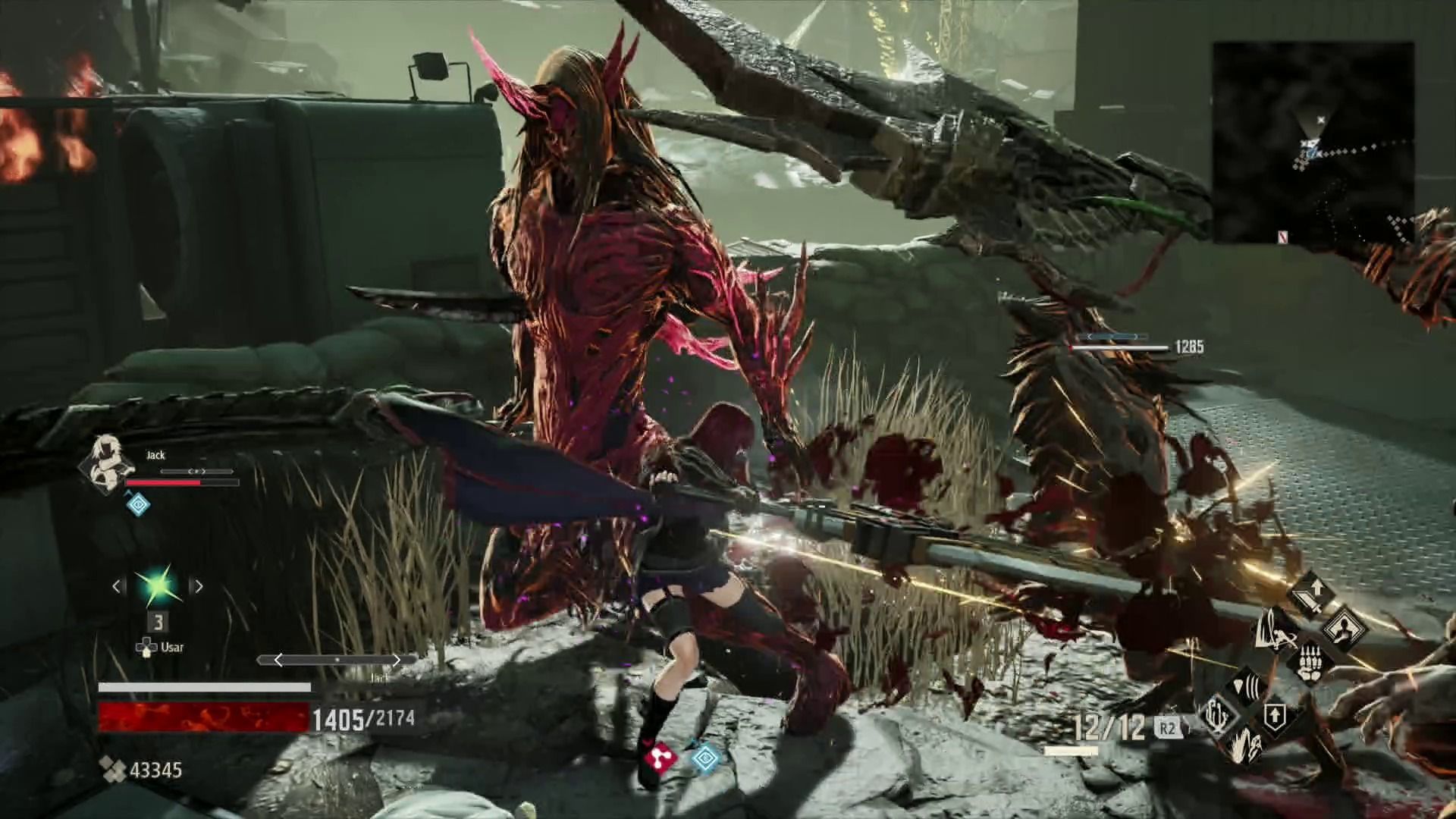Screen dimensions: 1456x819
Task: Activate the sword with up-arrow gift
Action: click(1311, 592)
